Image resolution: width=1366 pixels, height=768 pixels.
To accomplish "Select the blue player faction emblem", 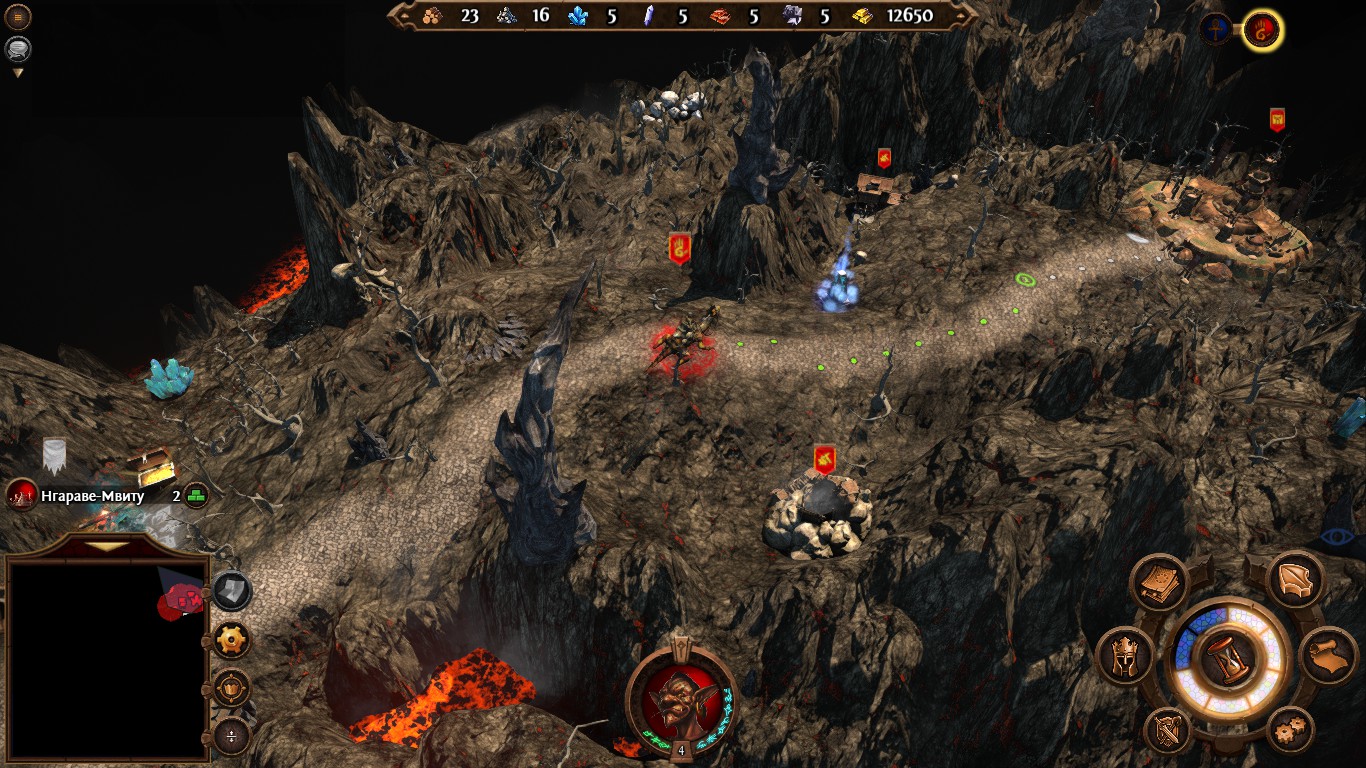I will pos(1217,28).
